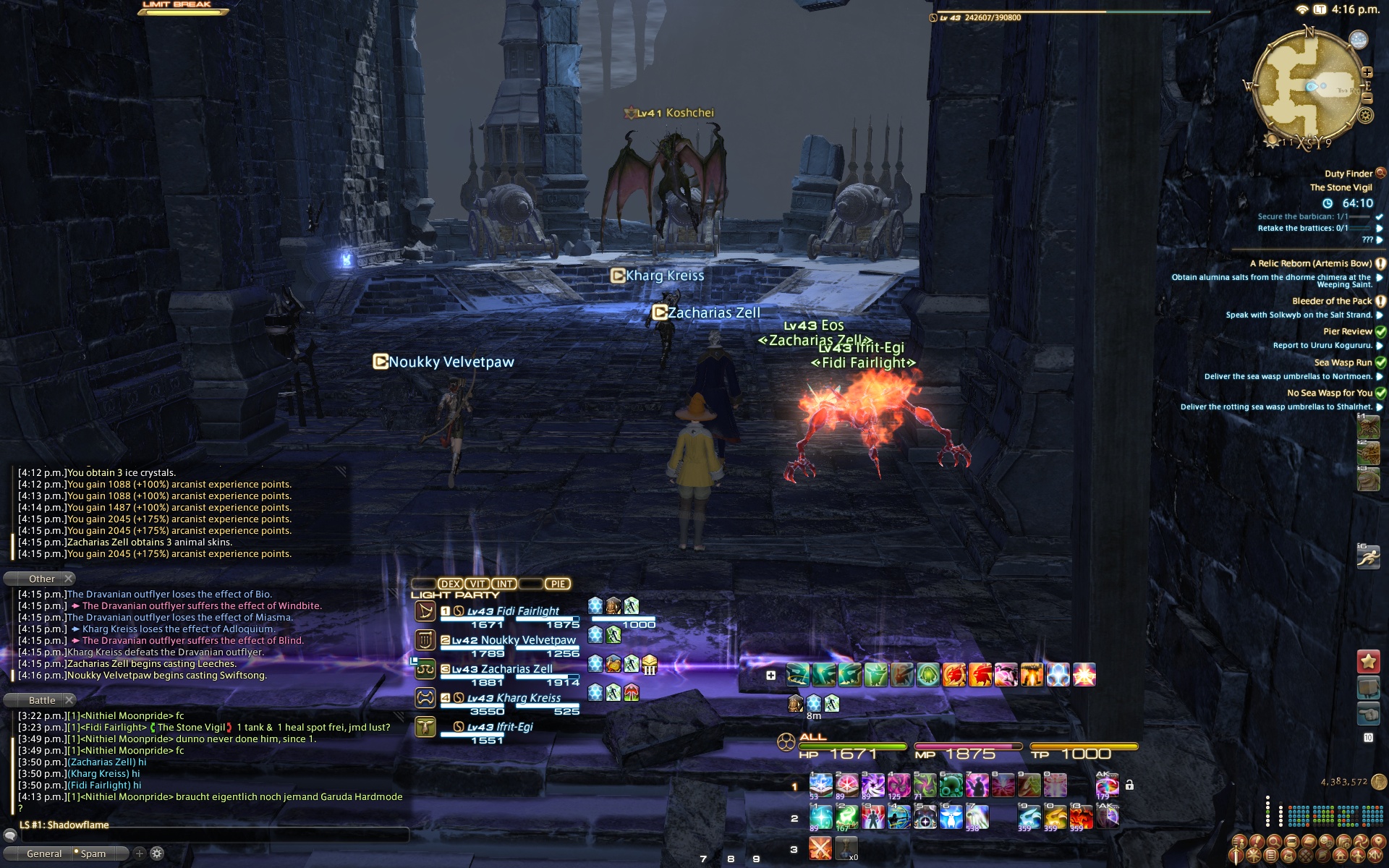Select the A Relic Reborn quest entry
1389x868 pixels.
1310,263
